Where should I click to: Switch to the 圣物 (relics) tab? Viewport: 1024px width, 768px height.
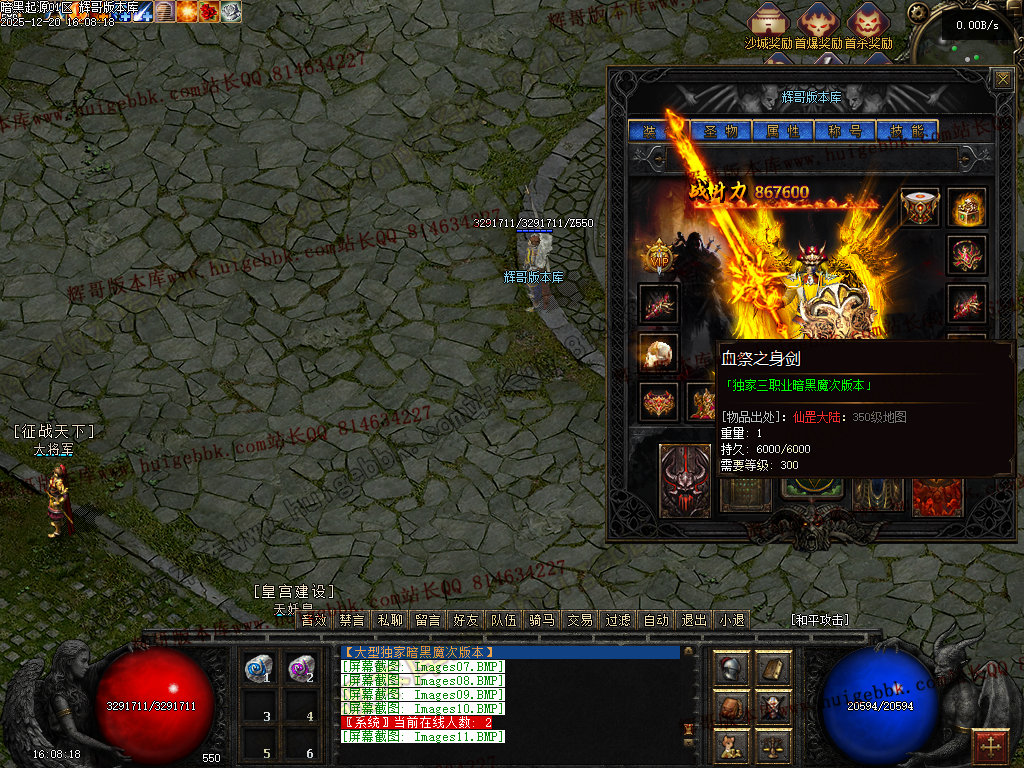(x=720, y=131)
